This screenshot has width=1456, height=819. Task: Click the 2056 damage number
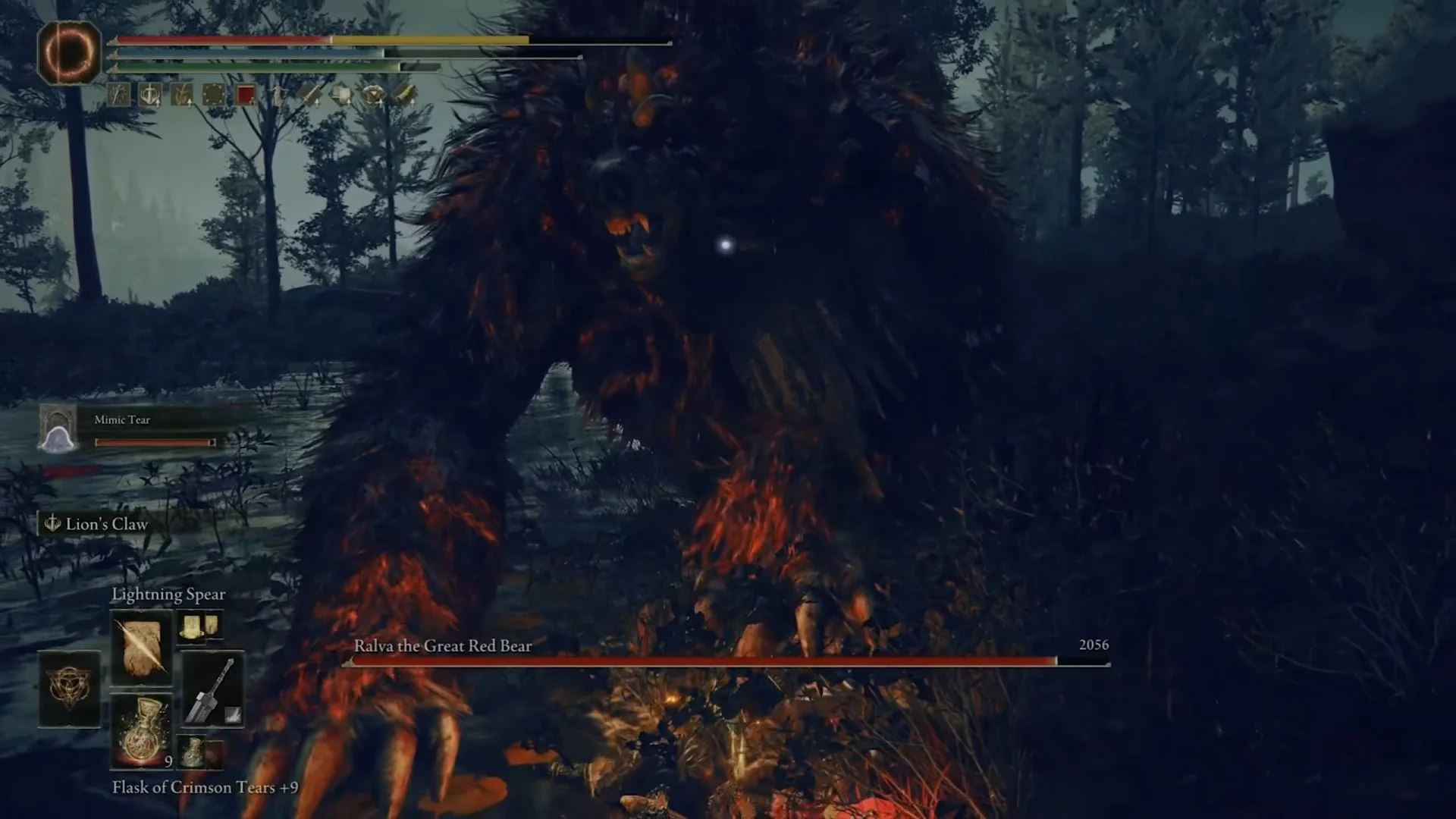point(1094,645)
